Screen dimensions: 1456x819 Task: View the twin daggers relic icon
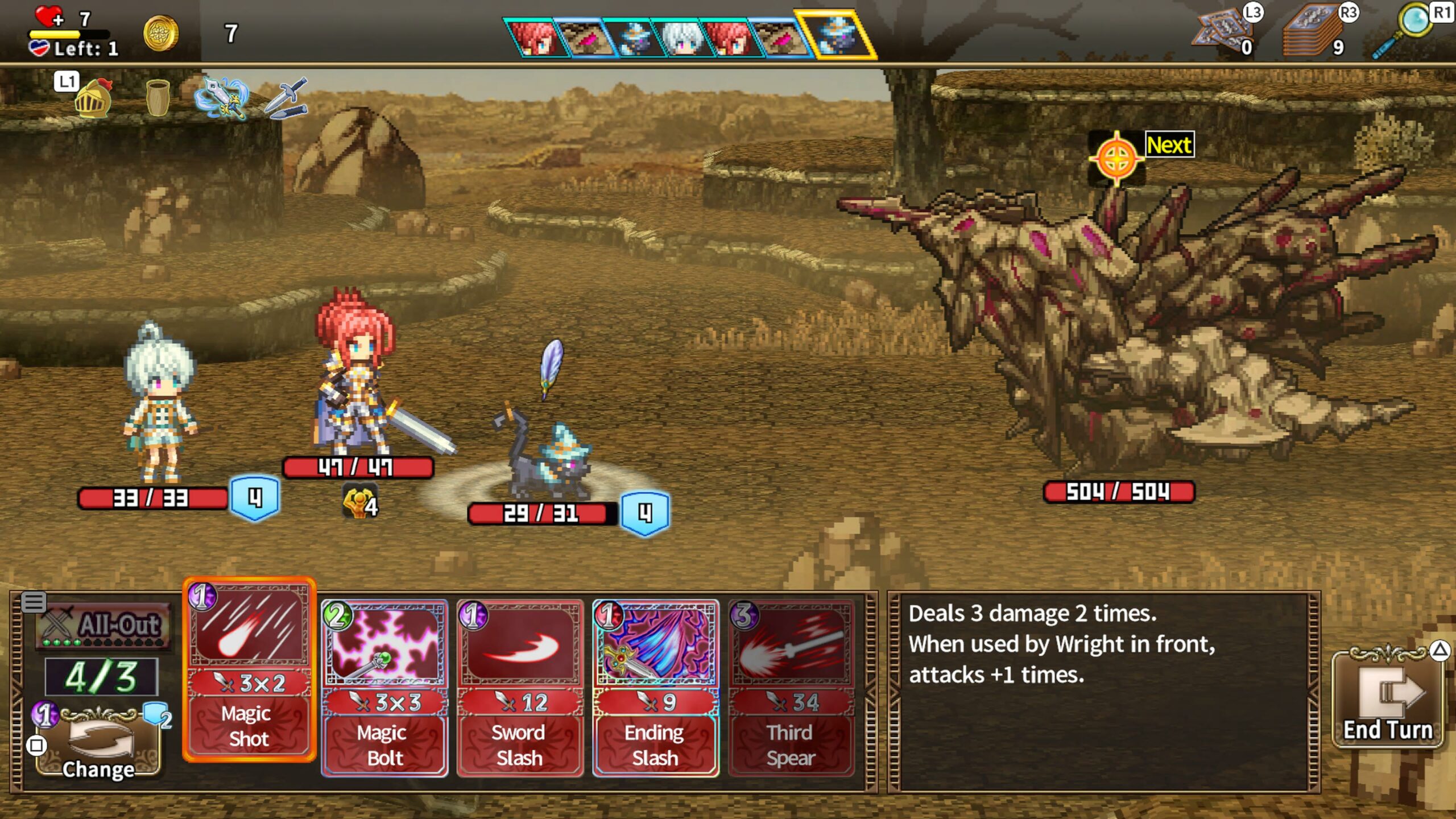click(286, 98)
